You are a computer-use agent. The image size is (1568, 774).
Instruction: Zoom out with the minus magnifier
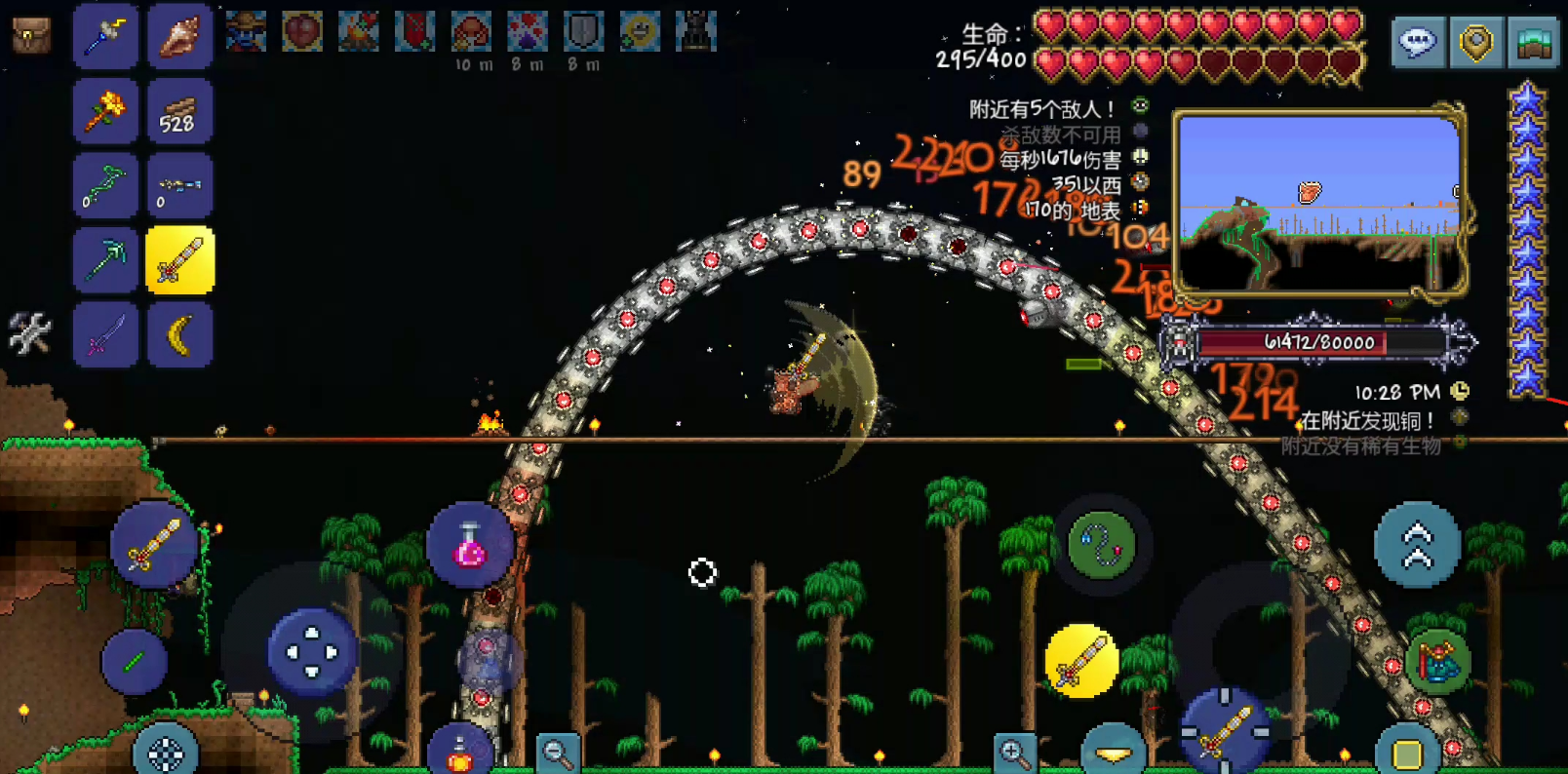point(558,753)
